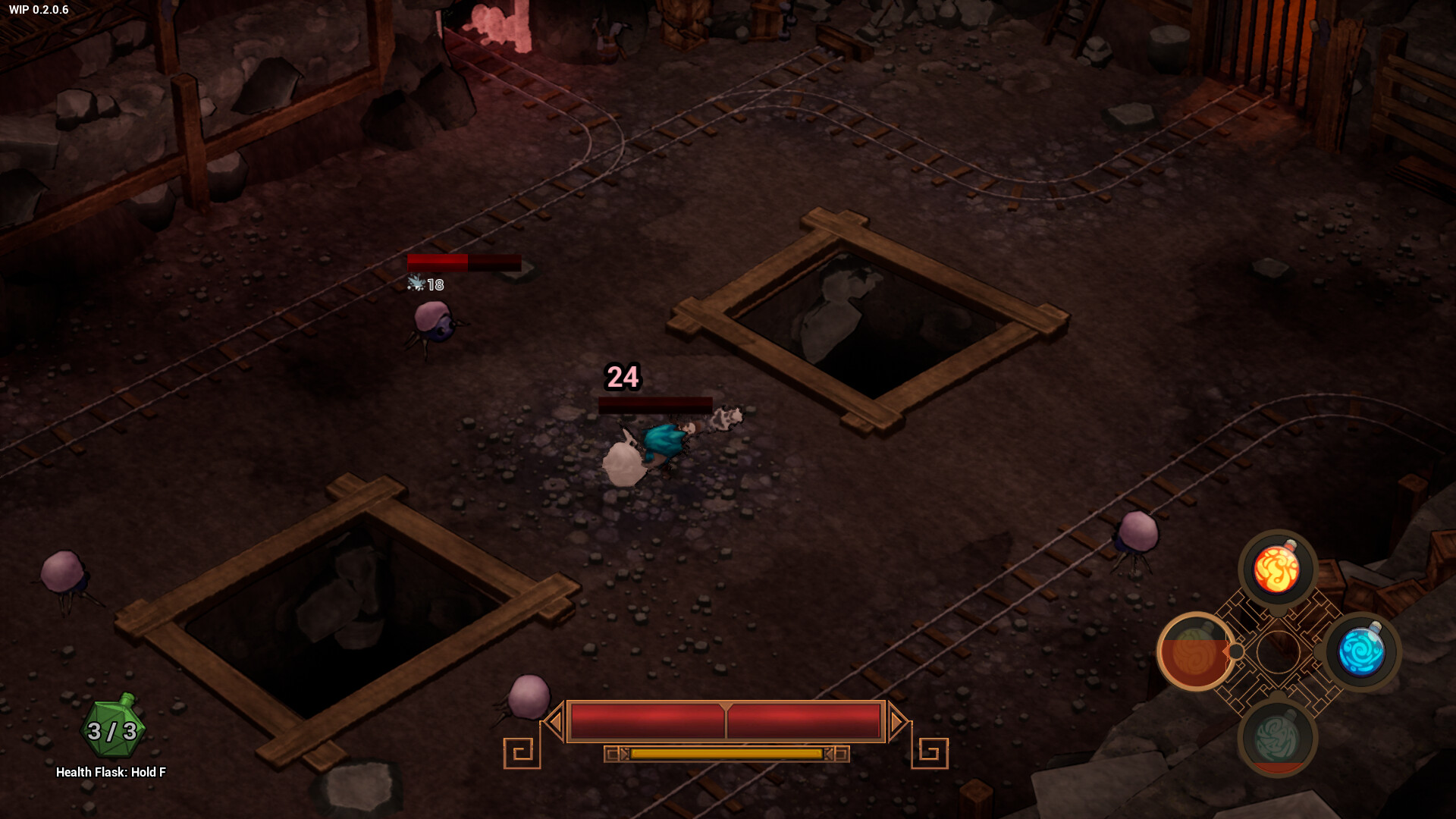Click the pink 24 damage number
The image size is (1456, 819).
click(623, 377)
